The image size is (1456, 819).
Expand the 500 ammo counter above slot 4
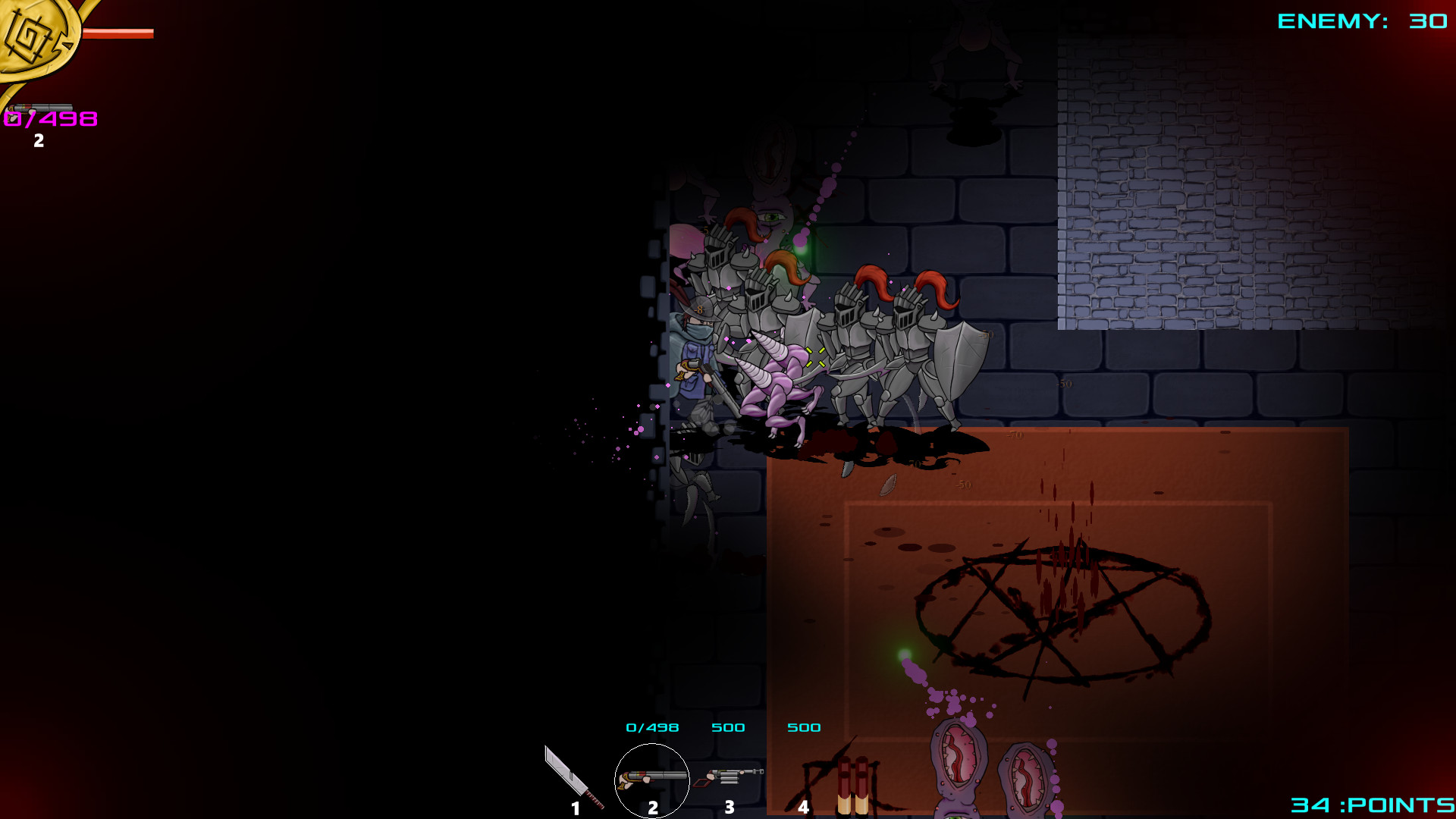(805, 726)
